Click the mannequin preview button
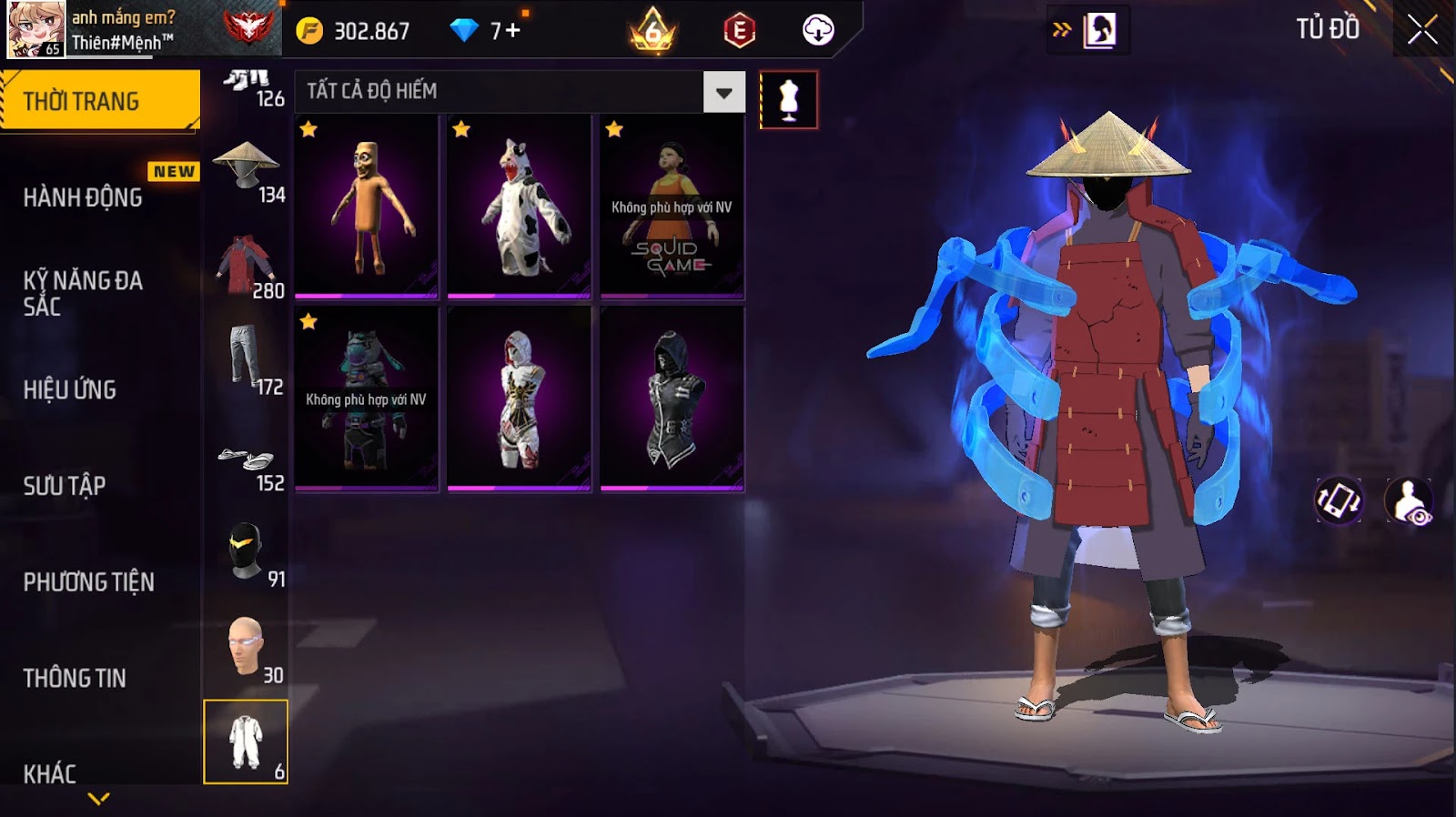The height and width of the screenshot is (817, 1456). pos(788,99)
